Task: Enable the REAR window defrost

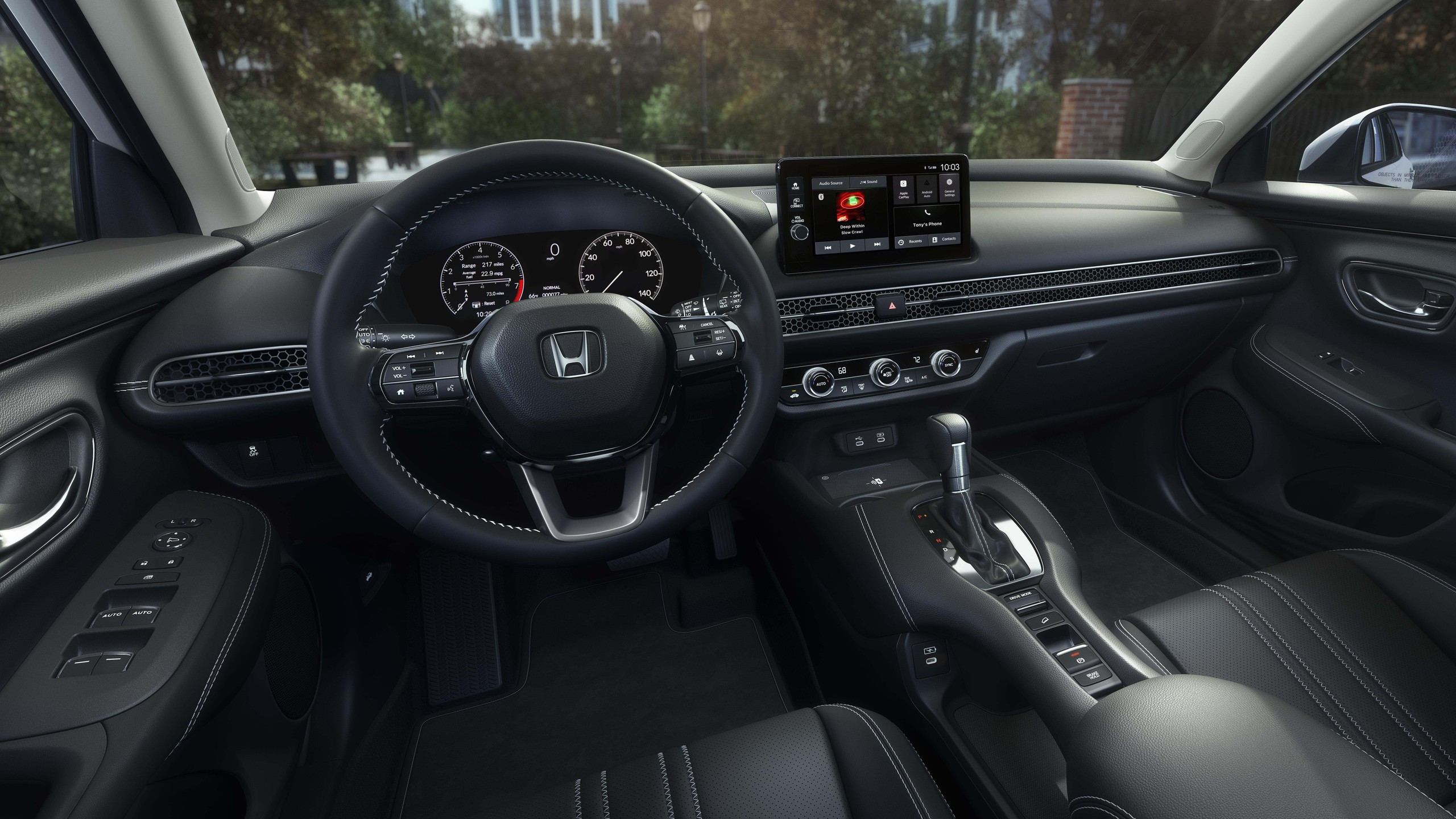Action: coord(908,379)
